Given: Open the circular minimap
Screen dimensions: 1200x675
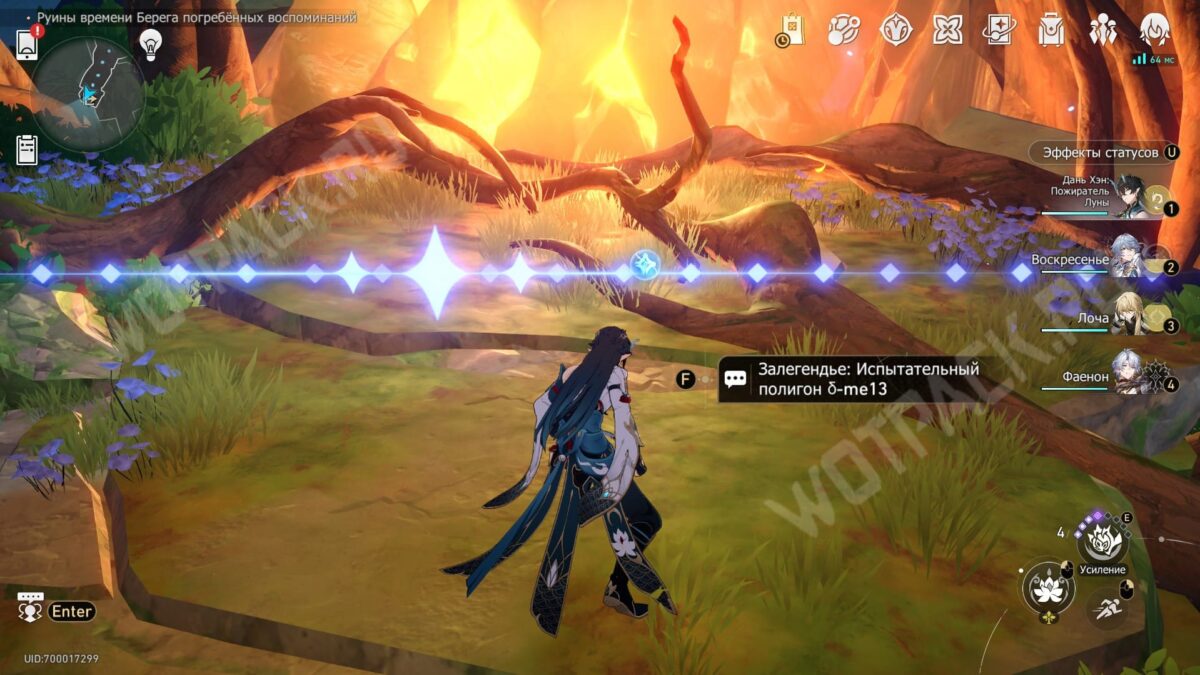Looking at the screenshot, I should pos(88,94).
